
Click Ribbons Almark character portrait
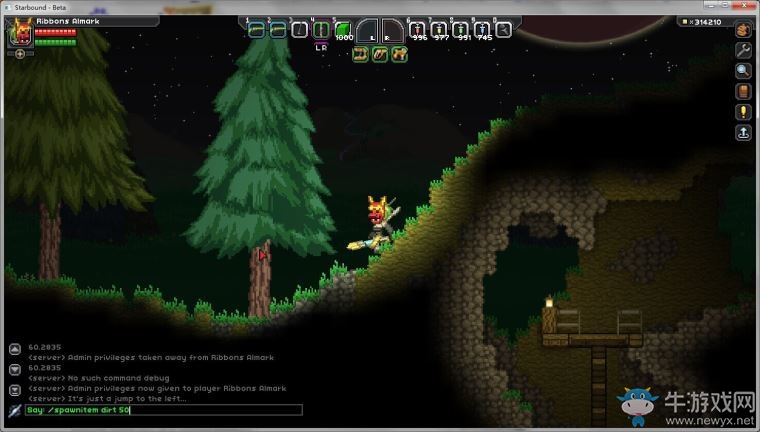[17, 34]
